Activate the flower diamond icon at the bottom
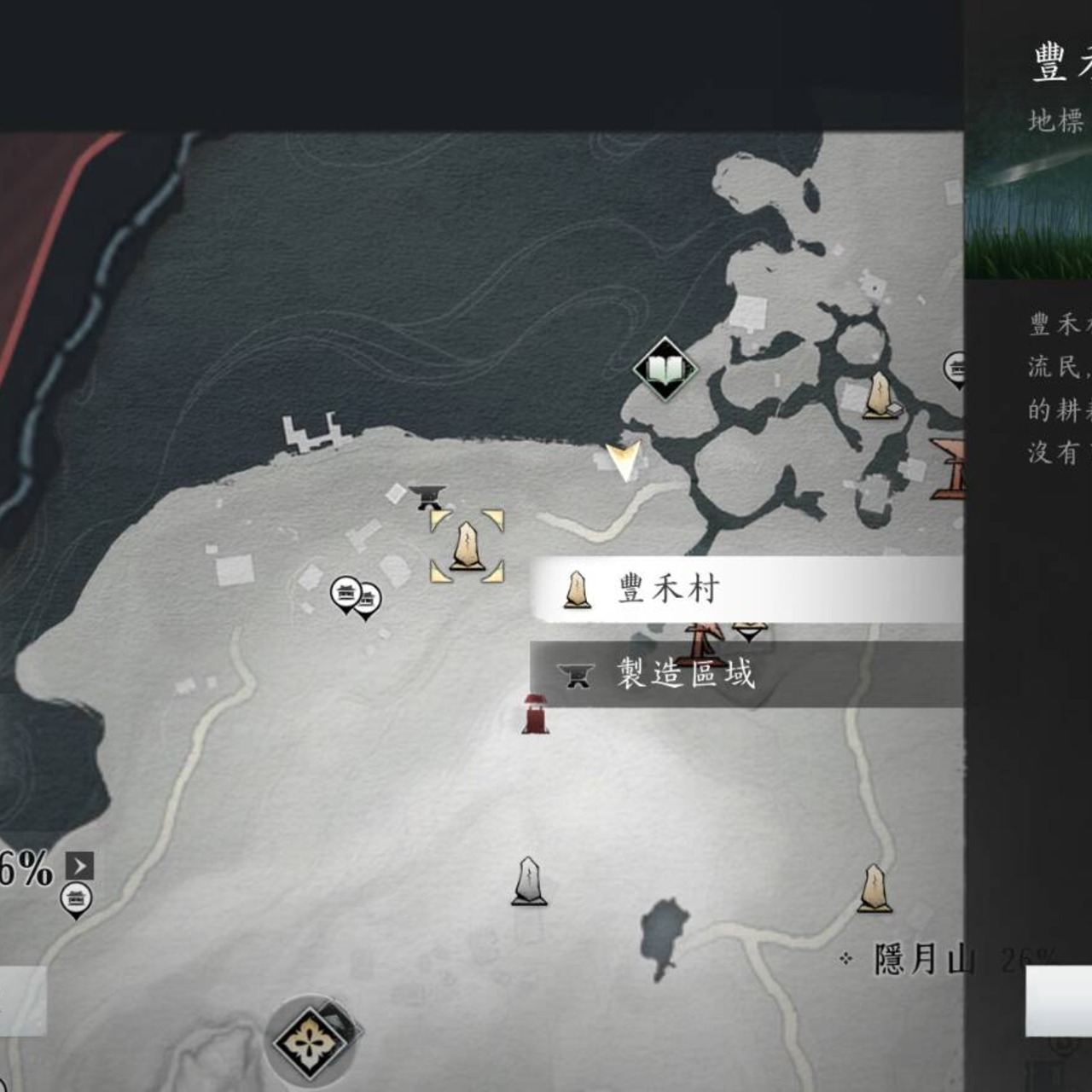Screen dimensions: 1092x1092 tap(310, 1042)
